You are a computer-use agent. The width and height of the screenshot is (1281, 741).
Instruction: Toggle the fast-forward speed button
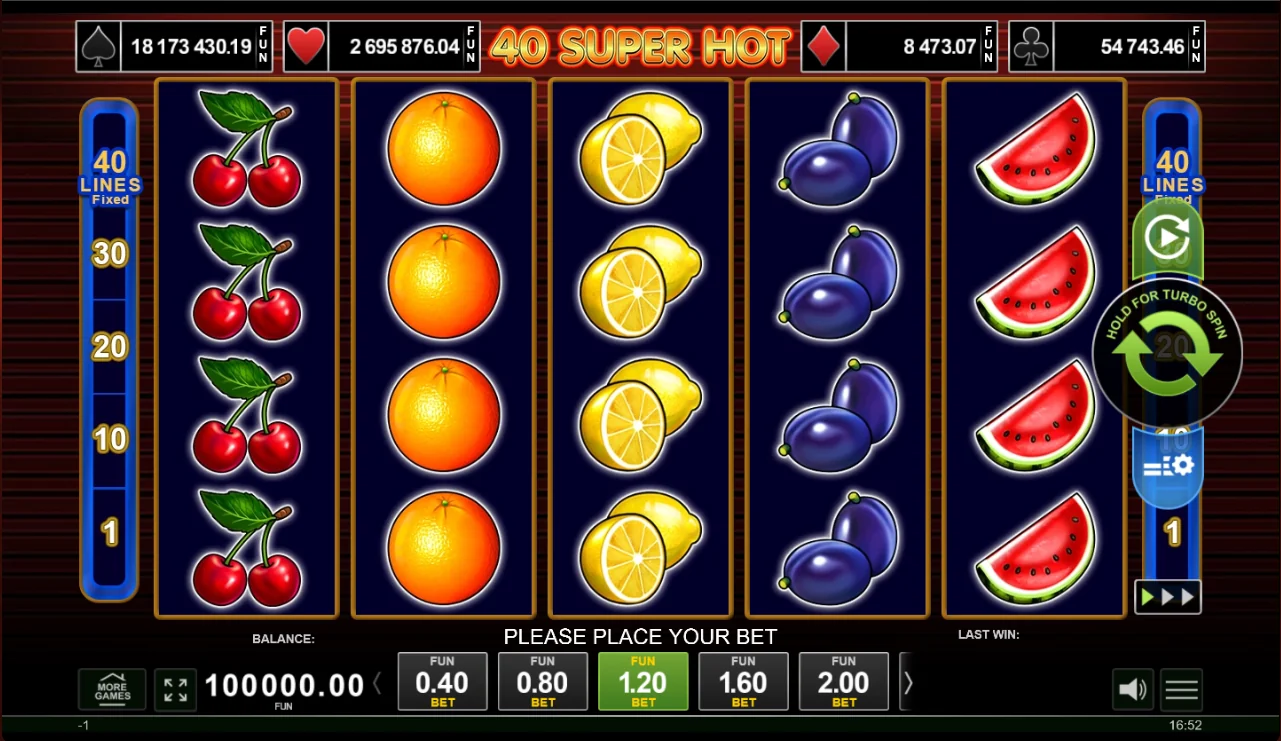coord(1167,597)
